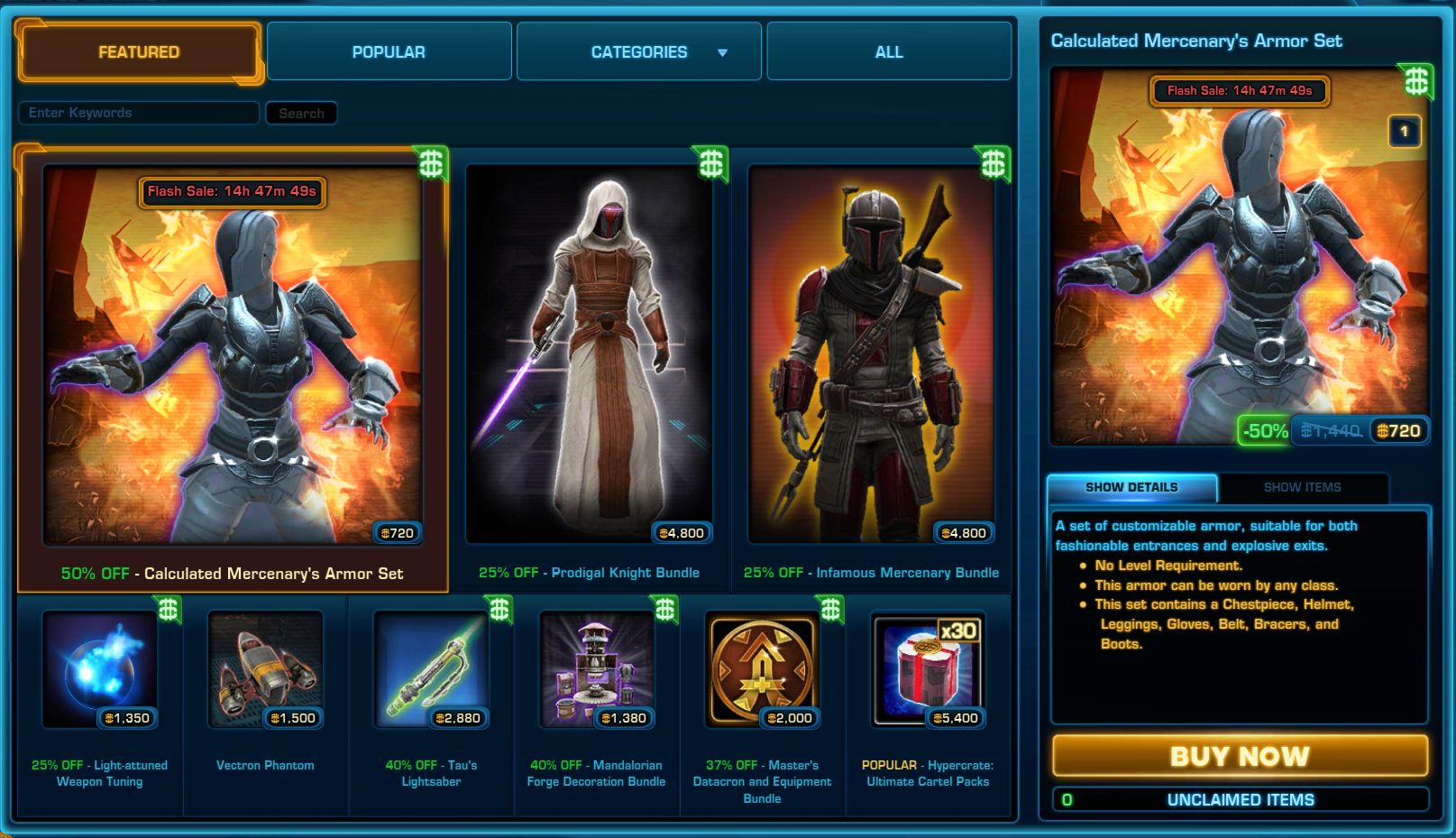Image resolution: width=1456 pixels, height=838 pixels.
Task: Switch to the Popular tab
Action: coord(389,51)
